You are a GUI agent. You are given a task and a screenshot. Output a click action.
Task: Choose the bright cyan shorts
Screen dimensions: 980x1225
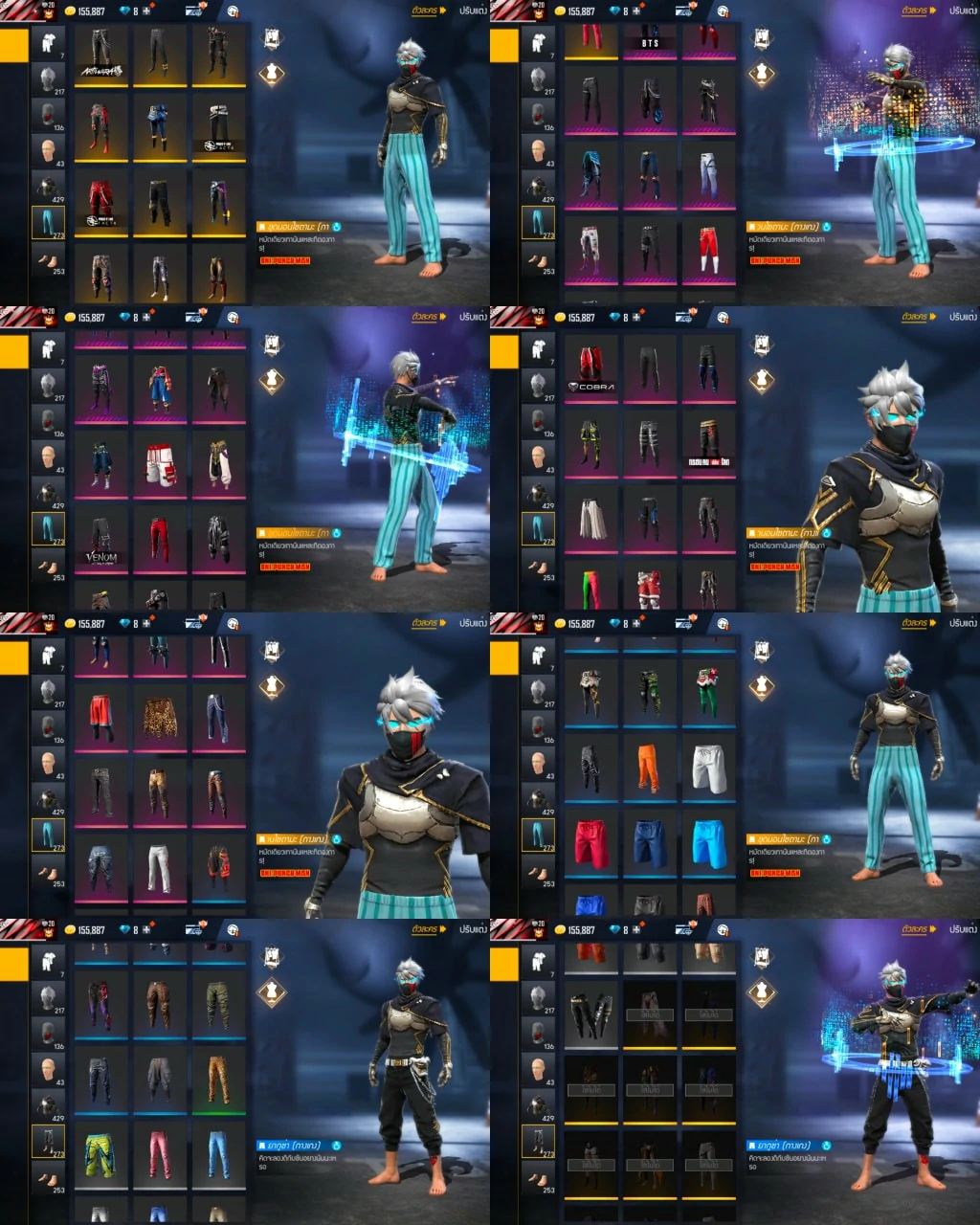pos(708,842)
